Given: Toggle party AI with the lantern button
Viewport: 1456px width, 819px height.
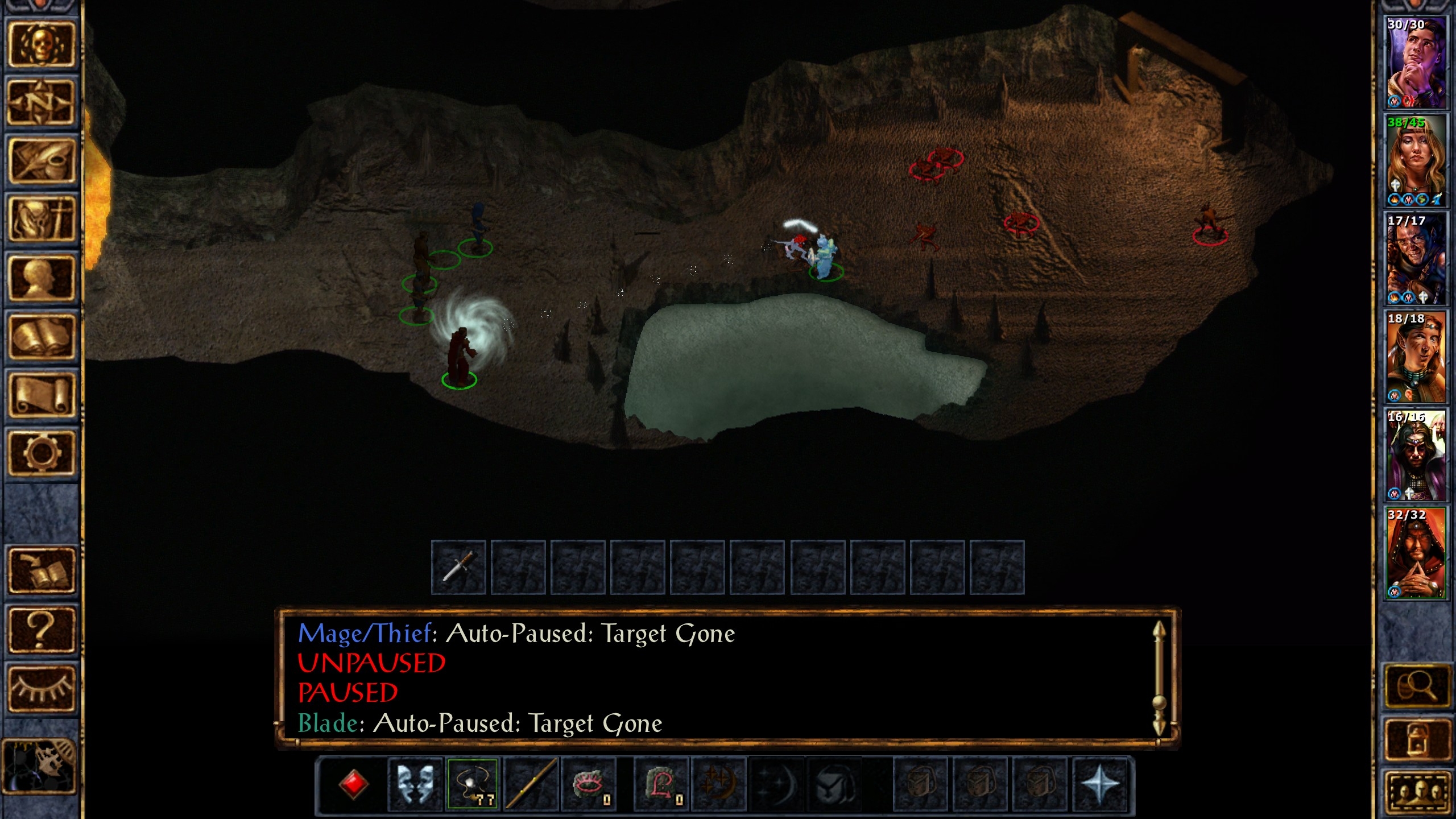Looking at the screenshot, I should pyautogui.click(x=1416, y=739).
